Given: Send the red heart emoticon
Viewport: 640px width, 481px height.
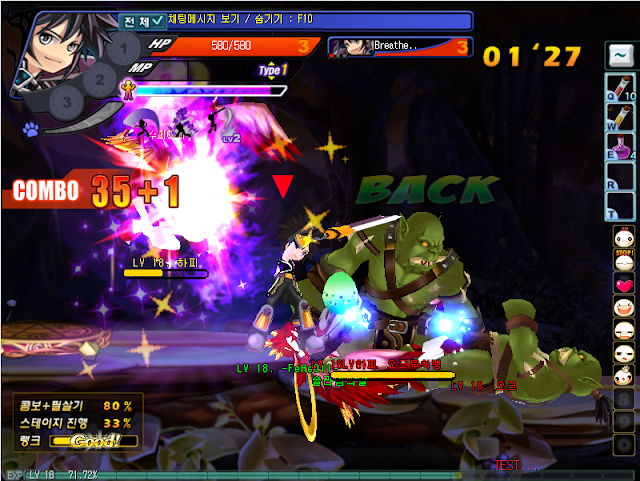Looking at the screenshot, I should pos(623,284).
